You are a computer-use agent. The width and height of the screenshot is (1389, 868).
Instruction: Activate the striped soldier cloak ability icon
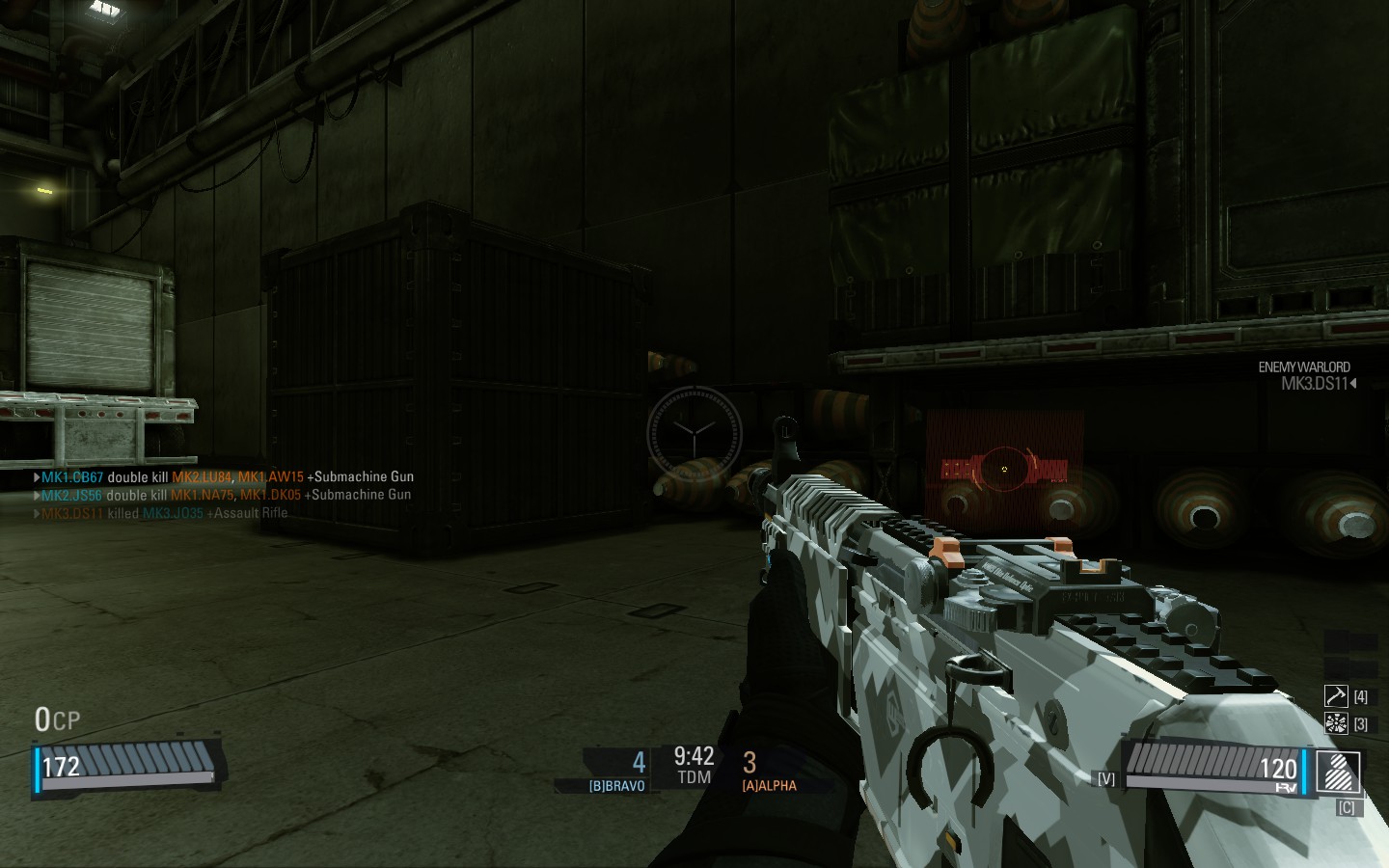point(1339,773)
